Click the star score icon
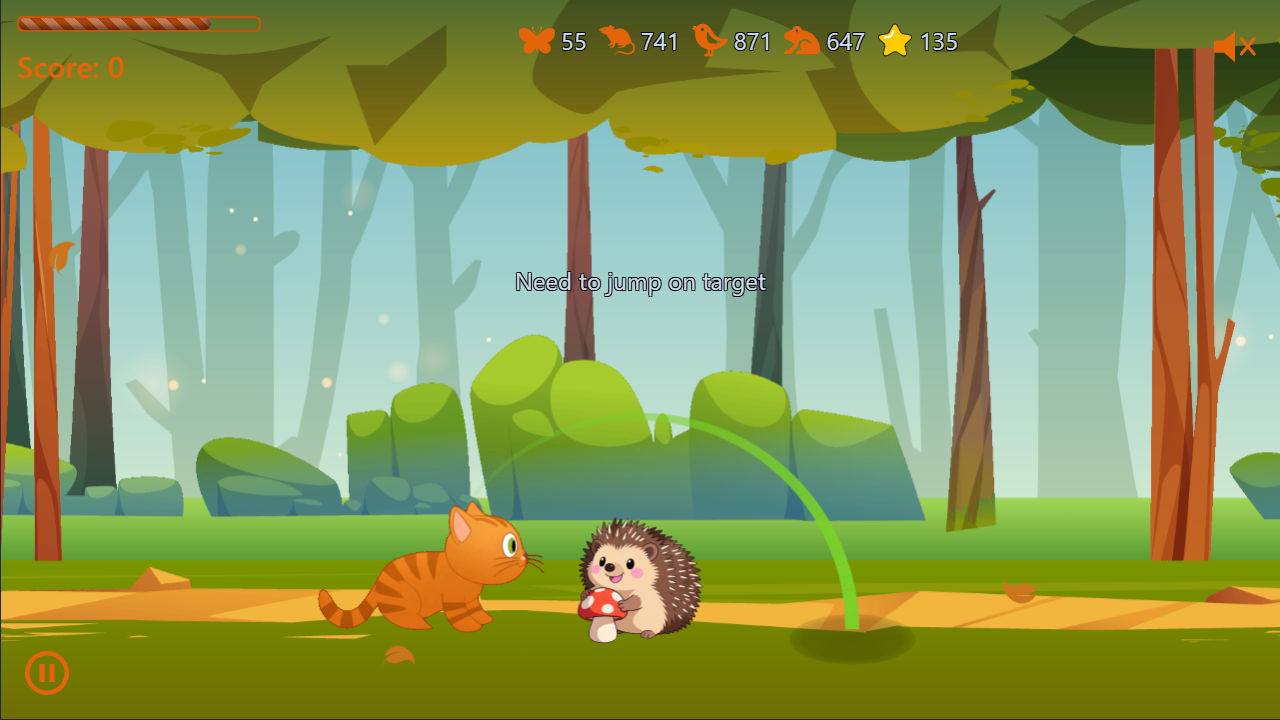This screenshot has height=720, width=1280. click(895, 42)
